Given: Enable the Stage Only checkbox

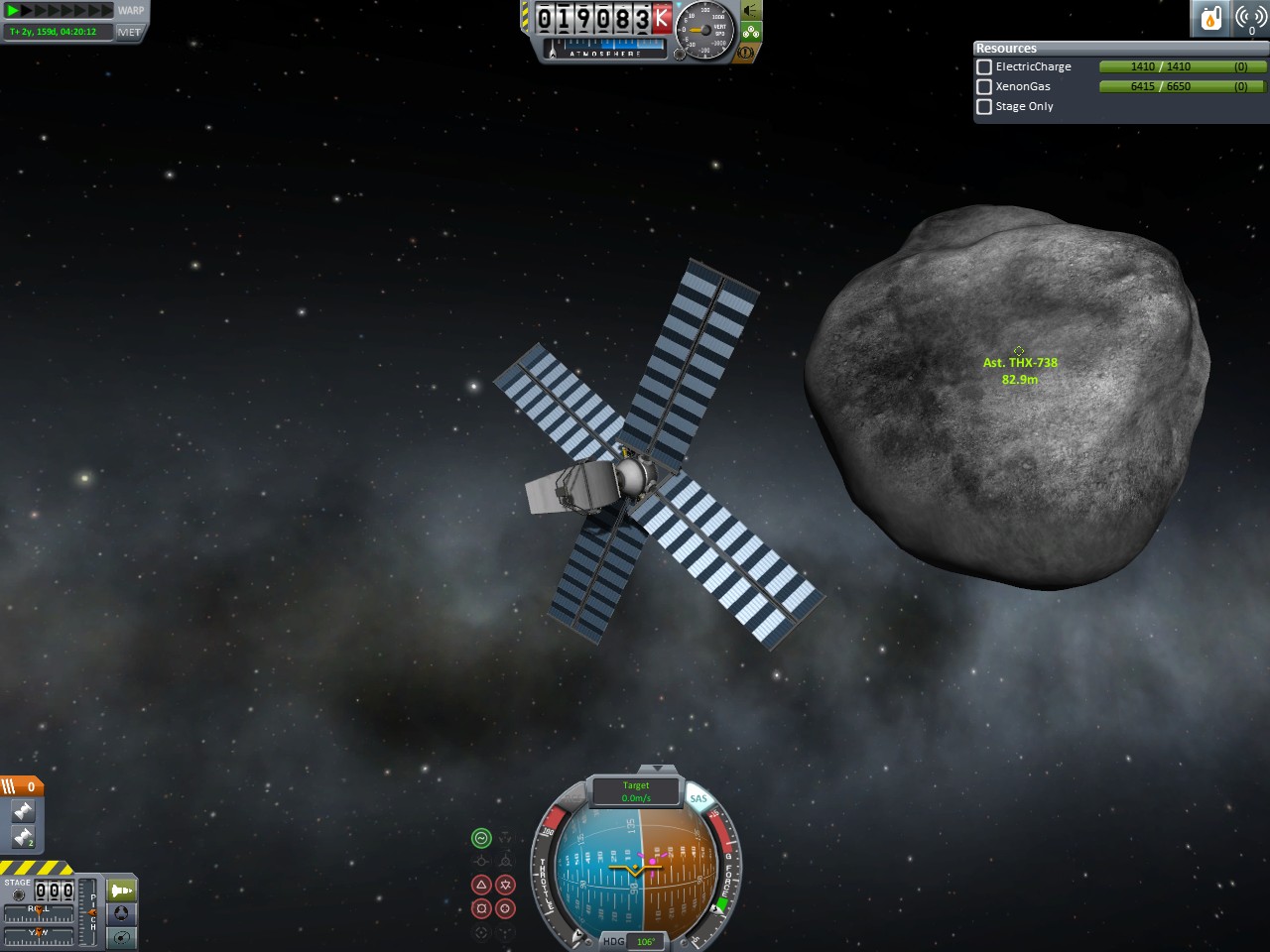Looking at the screenshot, I should pyautogui.click(x=984, y=107).
